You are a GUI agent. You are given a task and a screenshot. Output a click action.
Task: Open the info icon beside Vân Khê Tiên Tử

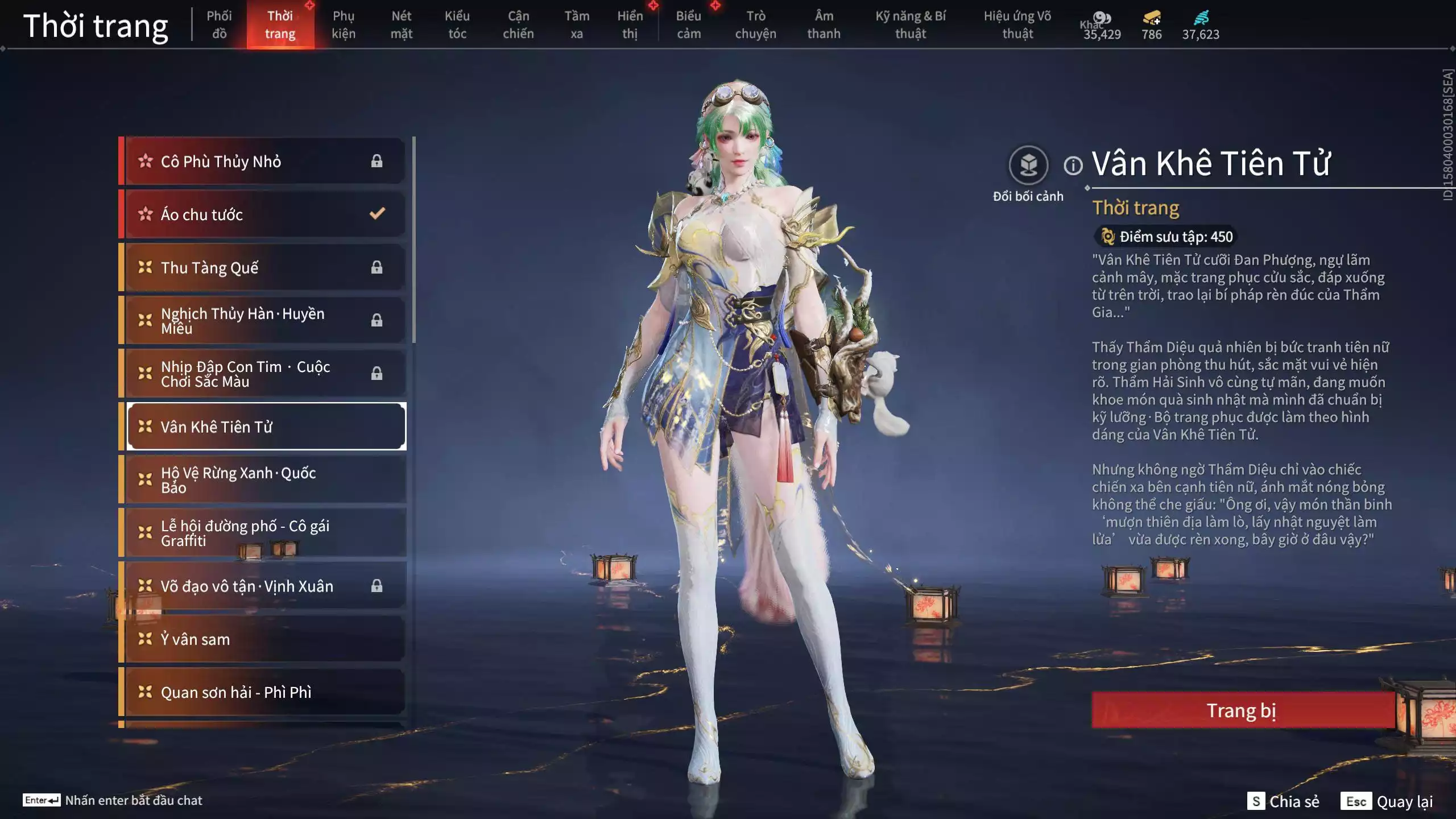pos(1073,166)
